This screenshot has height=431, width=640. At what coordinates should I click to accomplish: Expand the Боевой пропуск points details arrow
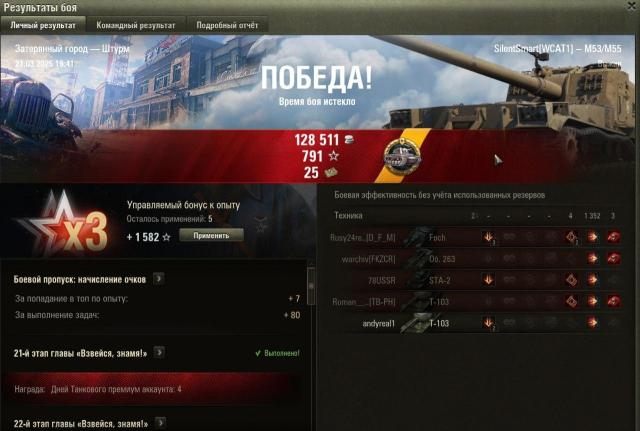coord(160,279)
